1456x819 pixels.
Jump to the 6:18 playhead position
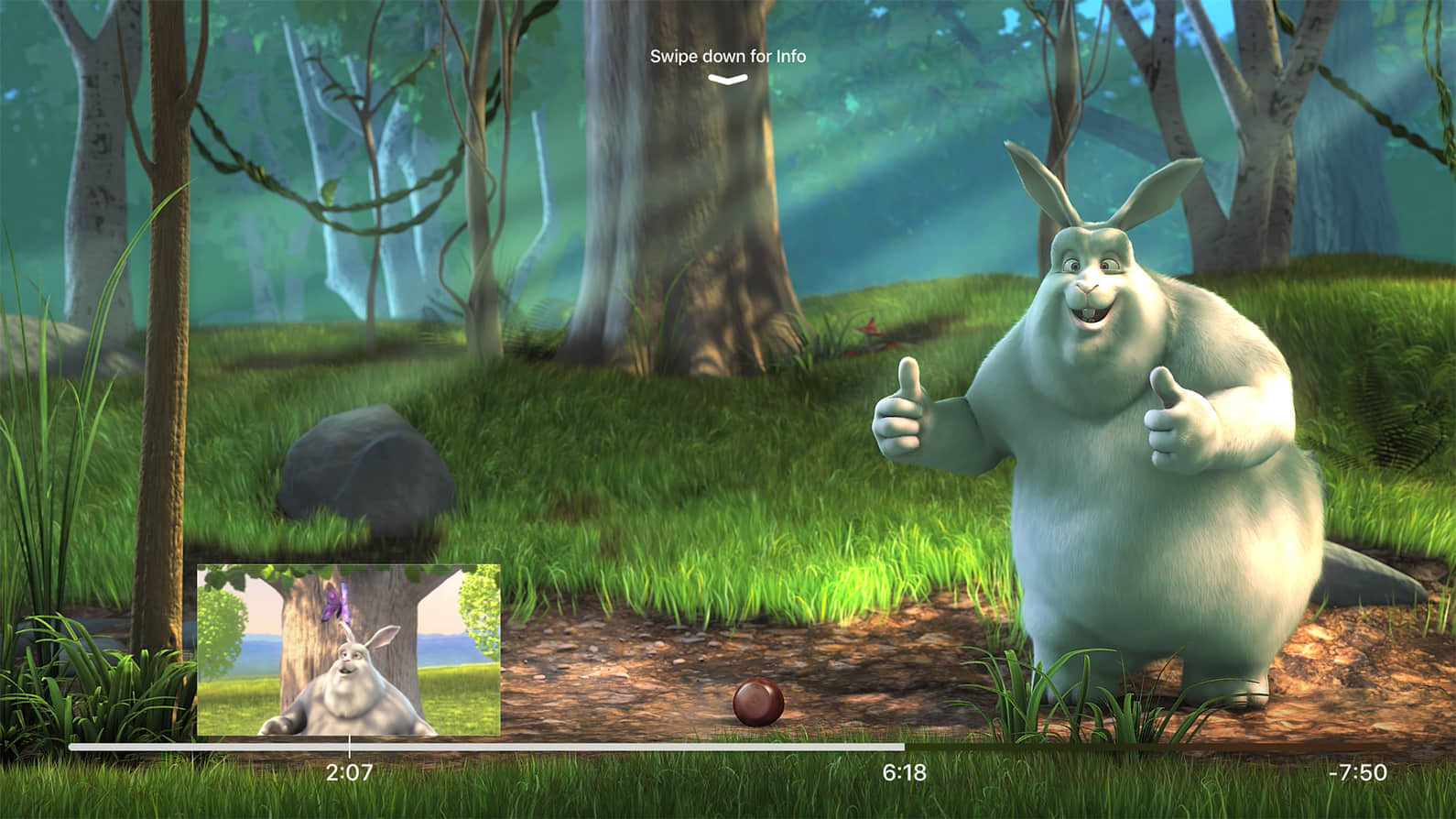(904, 748)
